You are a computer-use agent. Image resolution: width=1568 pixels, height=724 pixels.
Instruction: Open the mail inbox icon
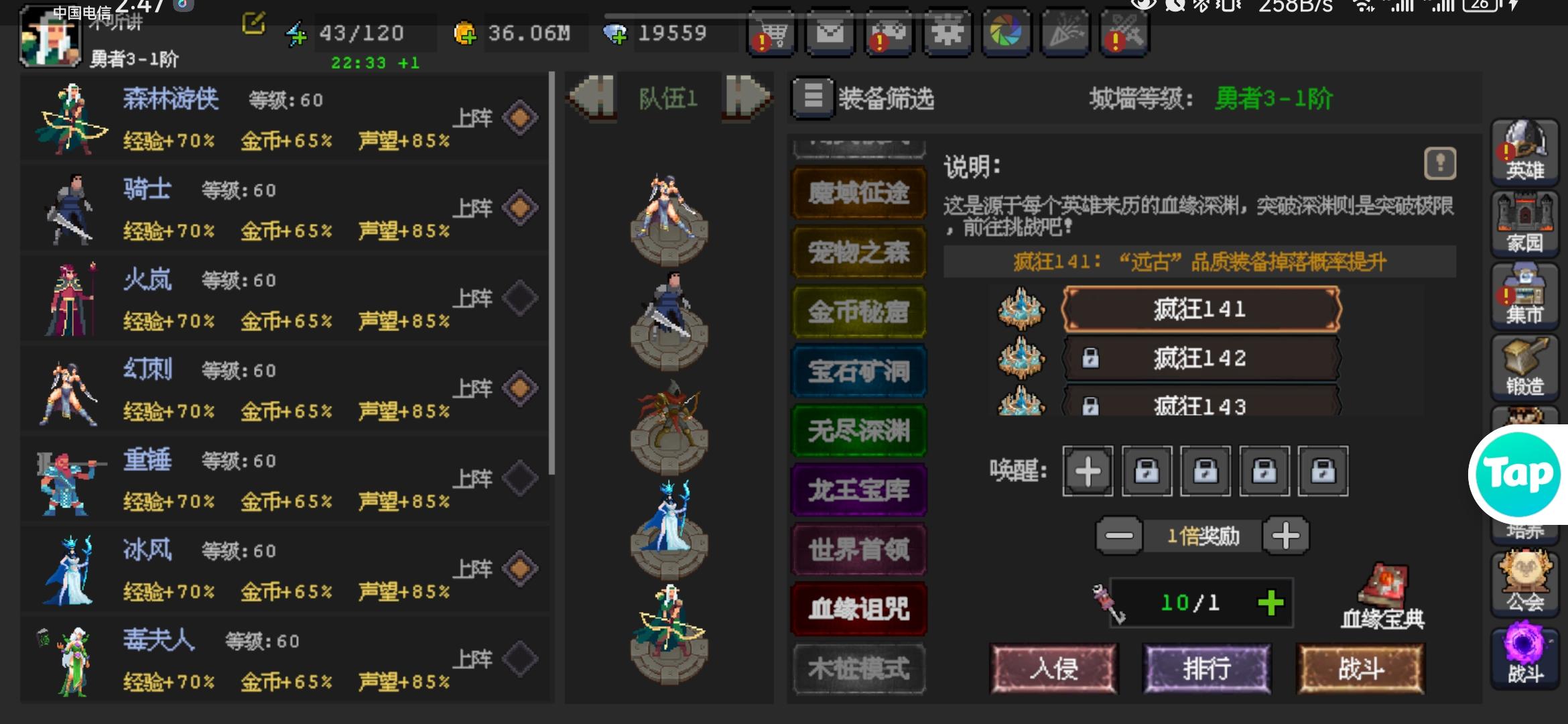[x=831, y=32]
